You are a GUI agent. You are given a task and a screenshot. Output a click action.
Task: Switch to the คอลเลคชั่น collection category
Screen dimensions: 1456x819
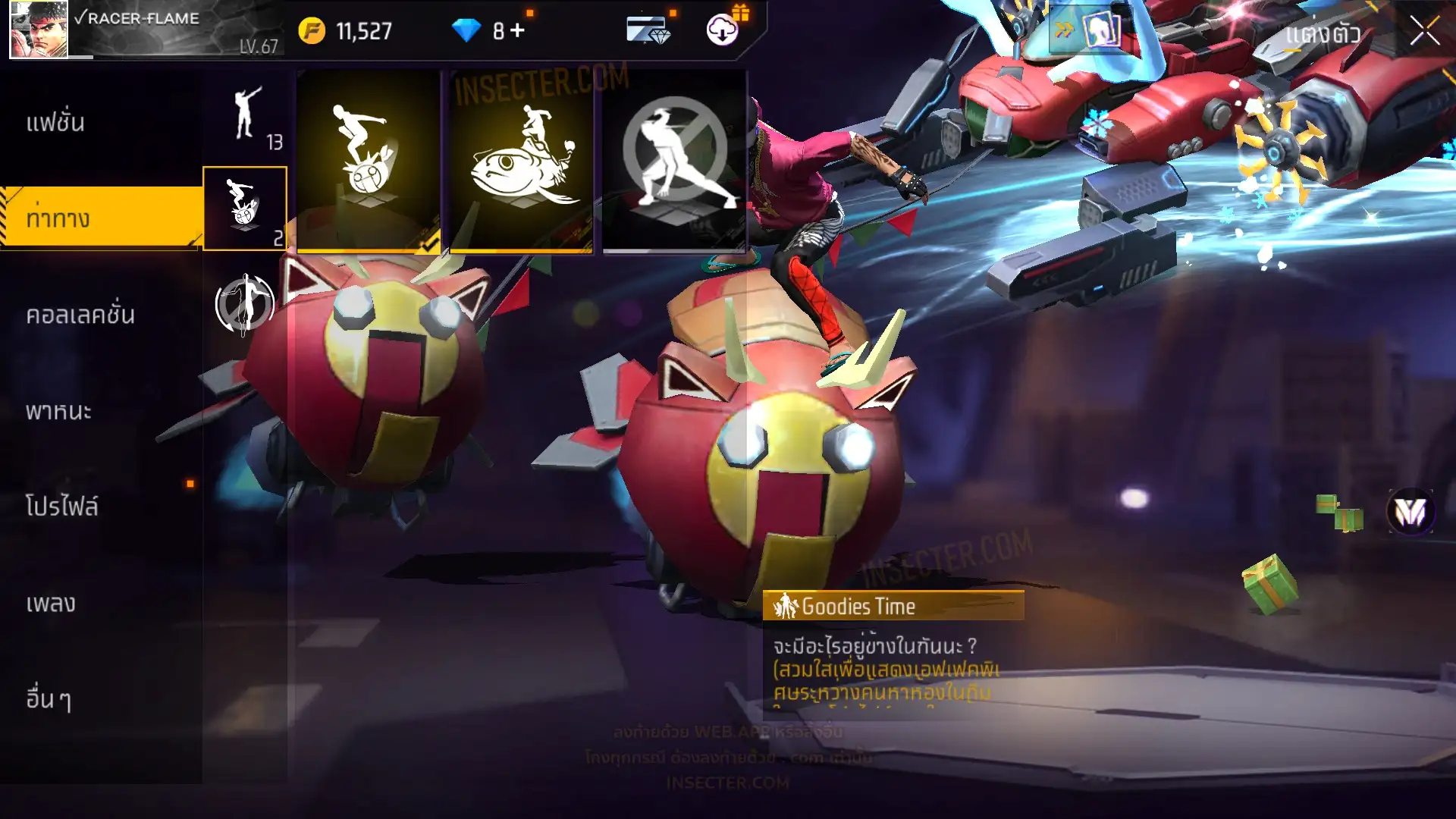(80, 315)
